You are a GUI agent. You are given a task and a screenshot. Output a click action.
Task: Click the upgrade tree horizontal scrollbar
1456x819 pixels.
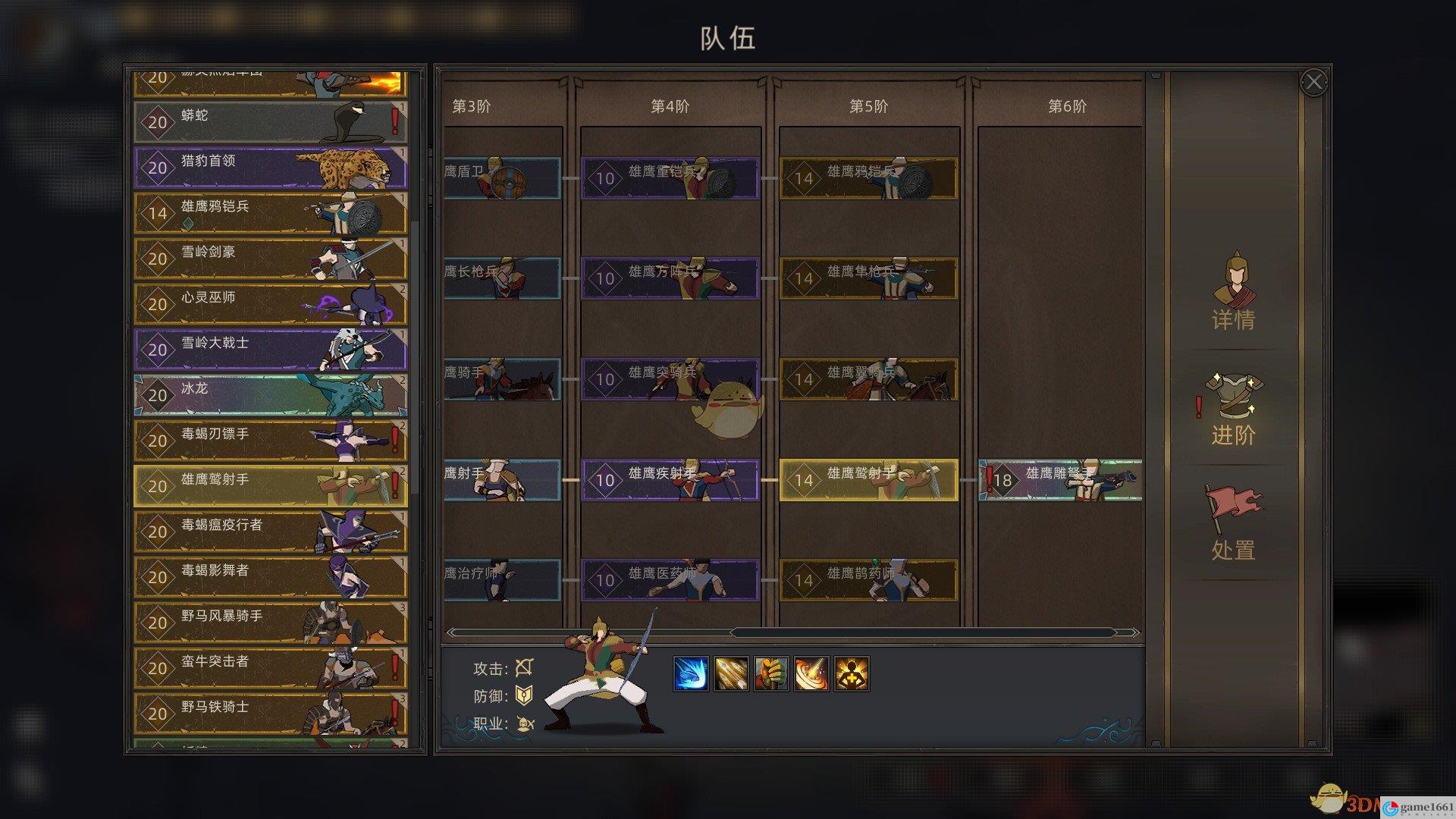pyautogui.click(x=922, y=632)
